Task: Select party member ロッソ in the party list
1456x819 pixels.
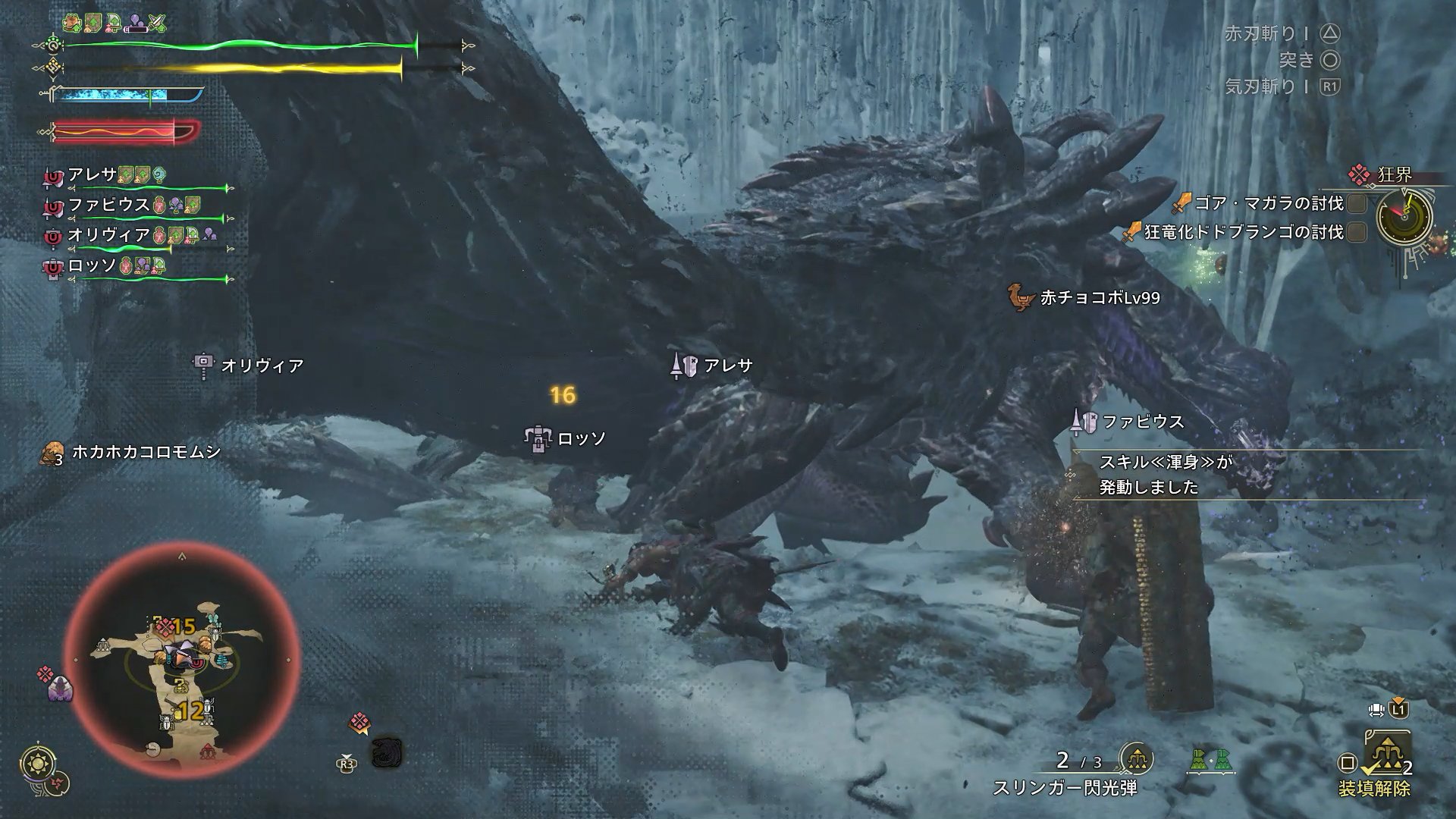Action: [92, 265]
